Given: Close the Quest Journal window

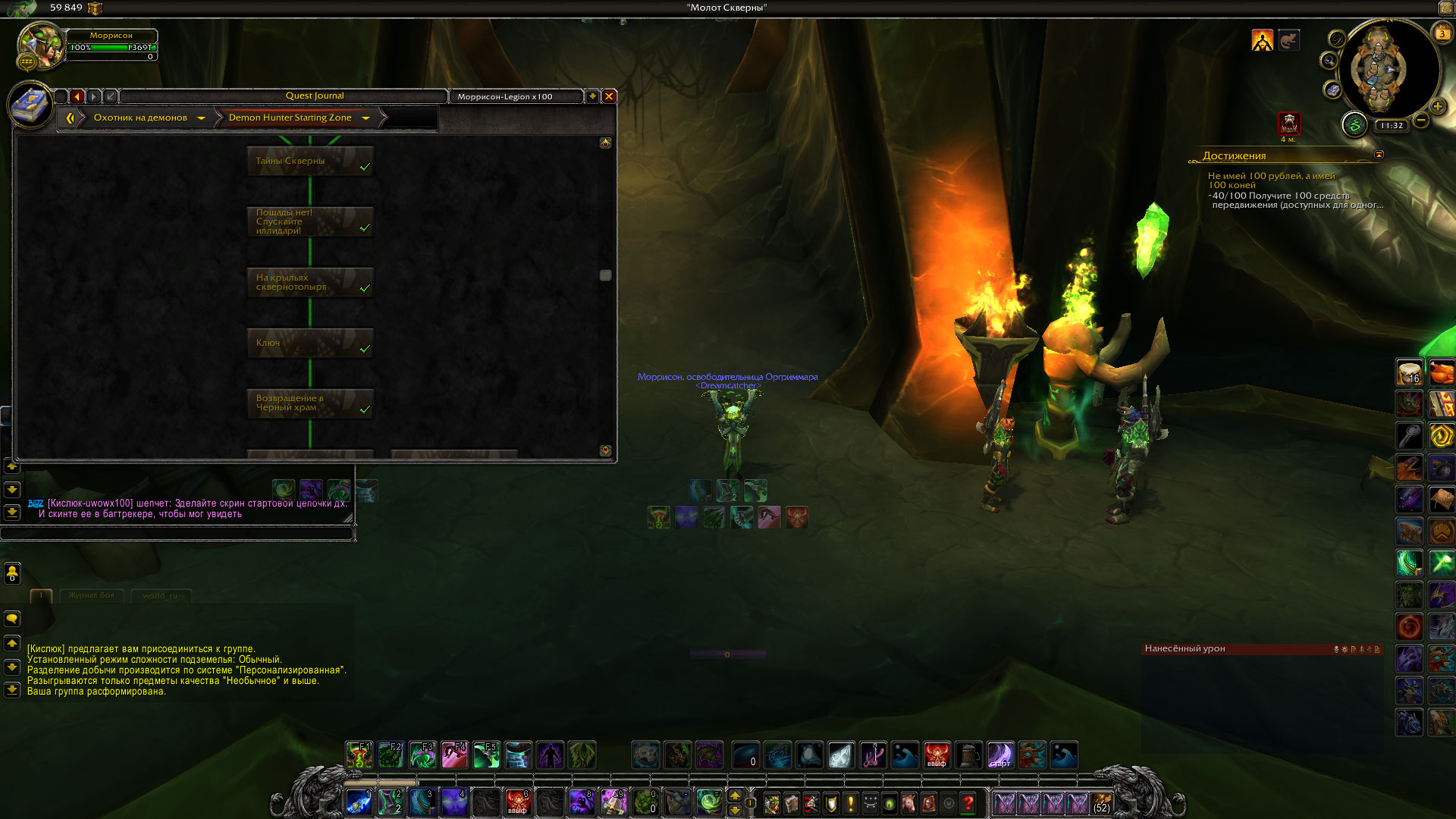Looking at the screenshot, I should pyautogui.click(x=608, y=96).
